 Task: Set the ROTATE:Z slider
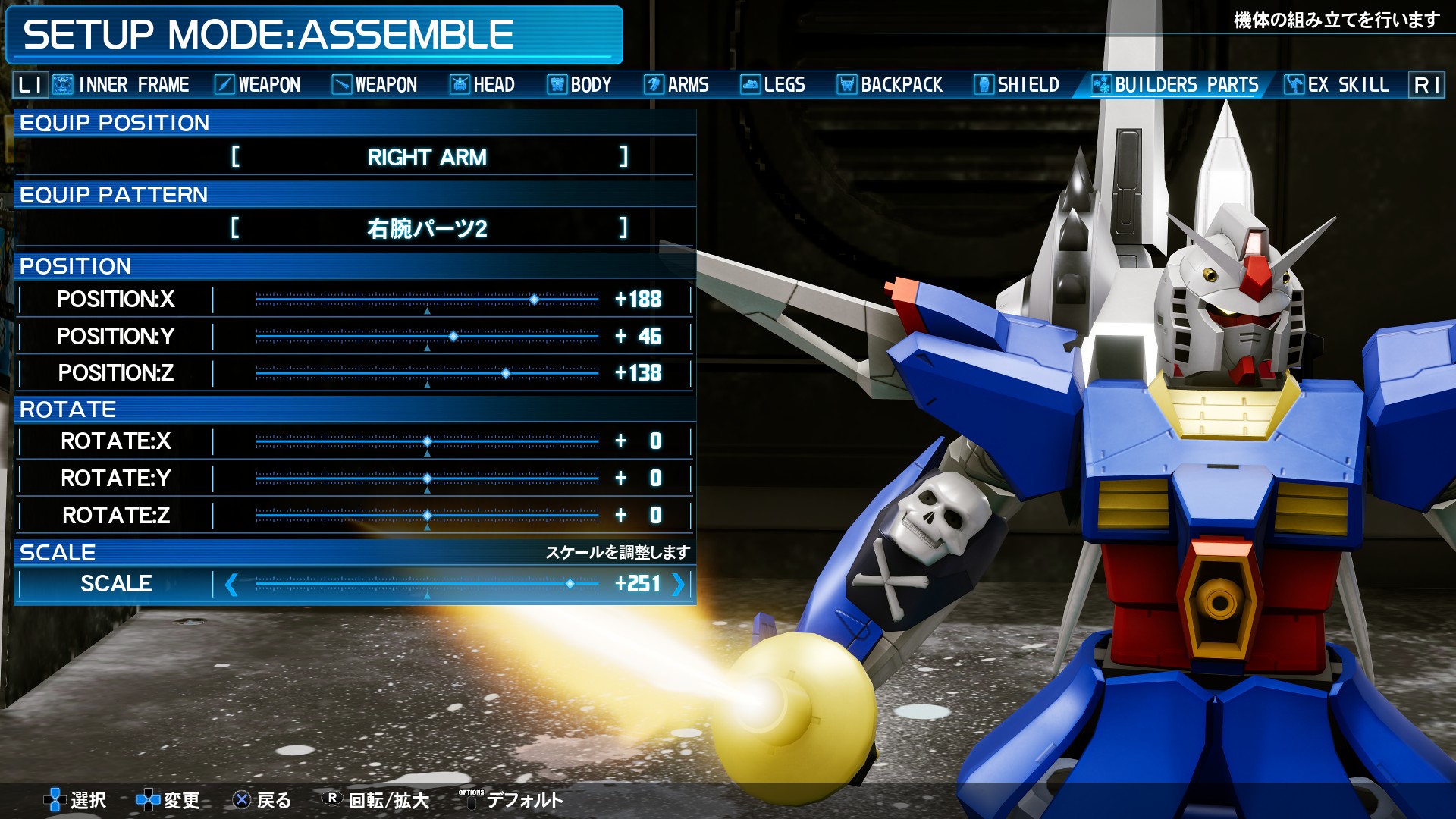click(427, 516)
